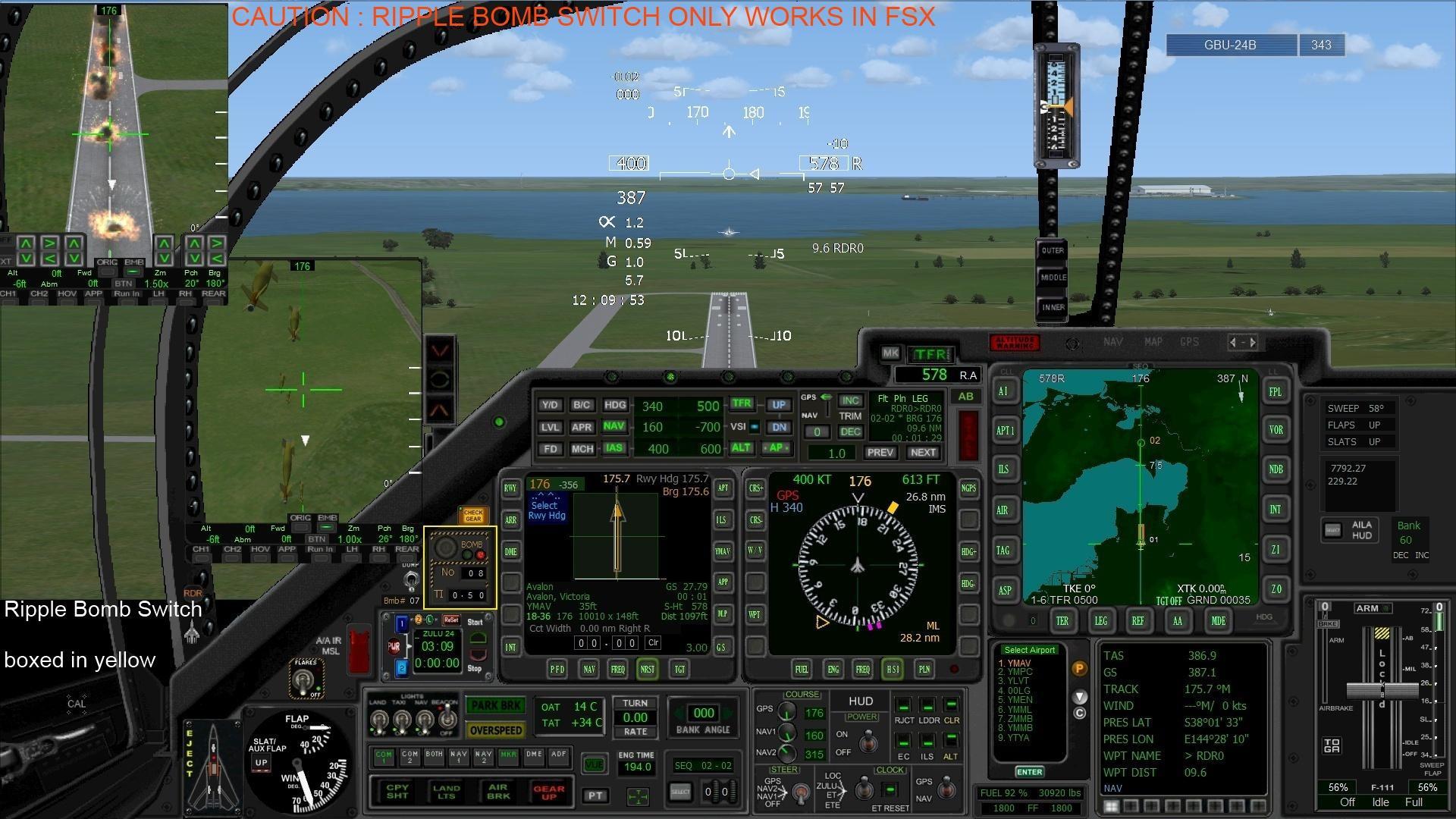Screen dimensions: 1456x819
Task: Select the PLN tab on the lower display
Action: (x=924, y=669)
